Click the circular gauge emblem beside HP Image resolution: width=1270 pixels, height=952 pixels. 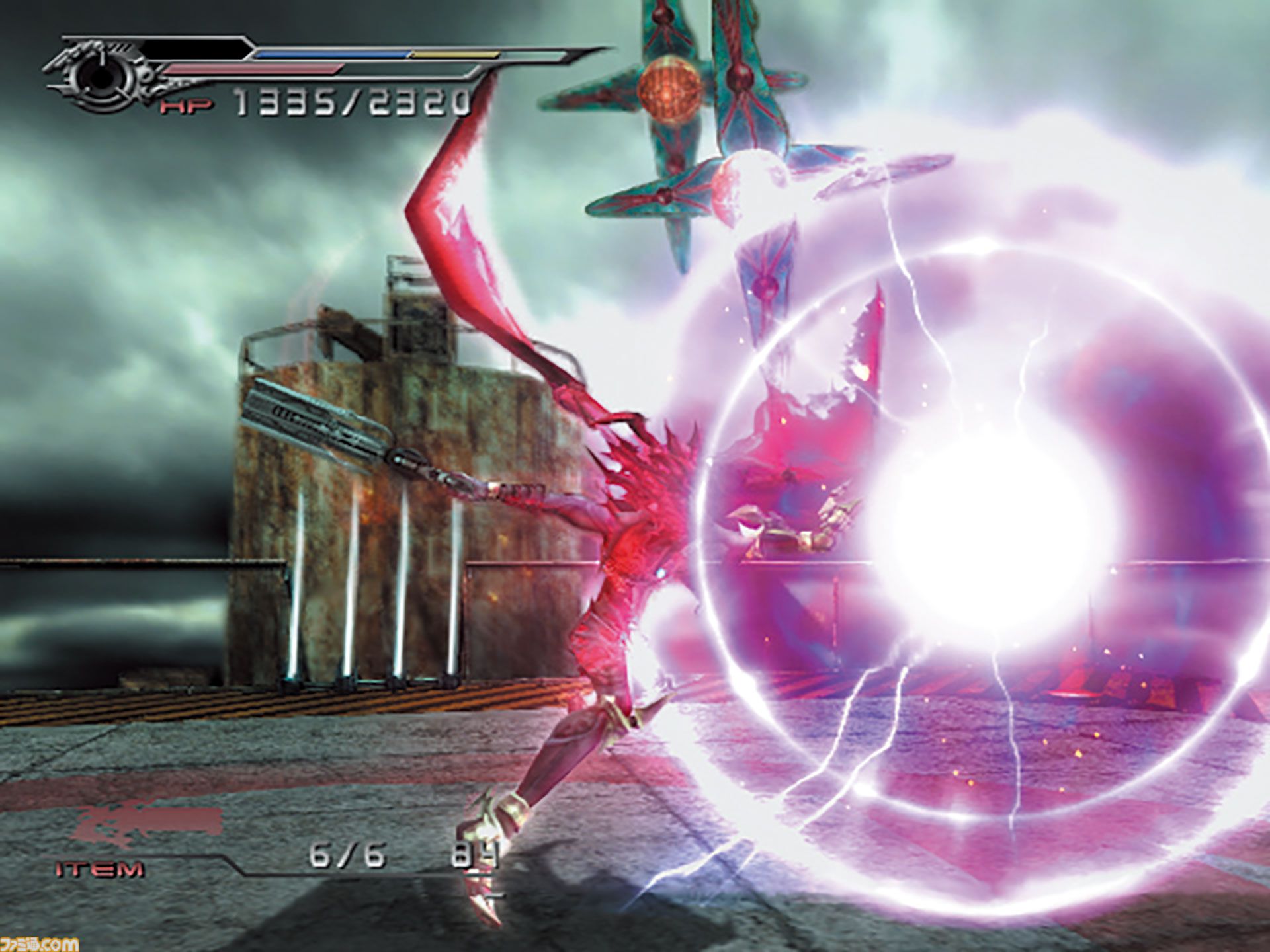pyautogui.click(x=101, y=76)
